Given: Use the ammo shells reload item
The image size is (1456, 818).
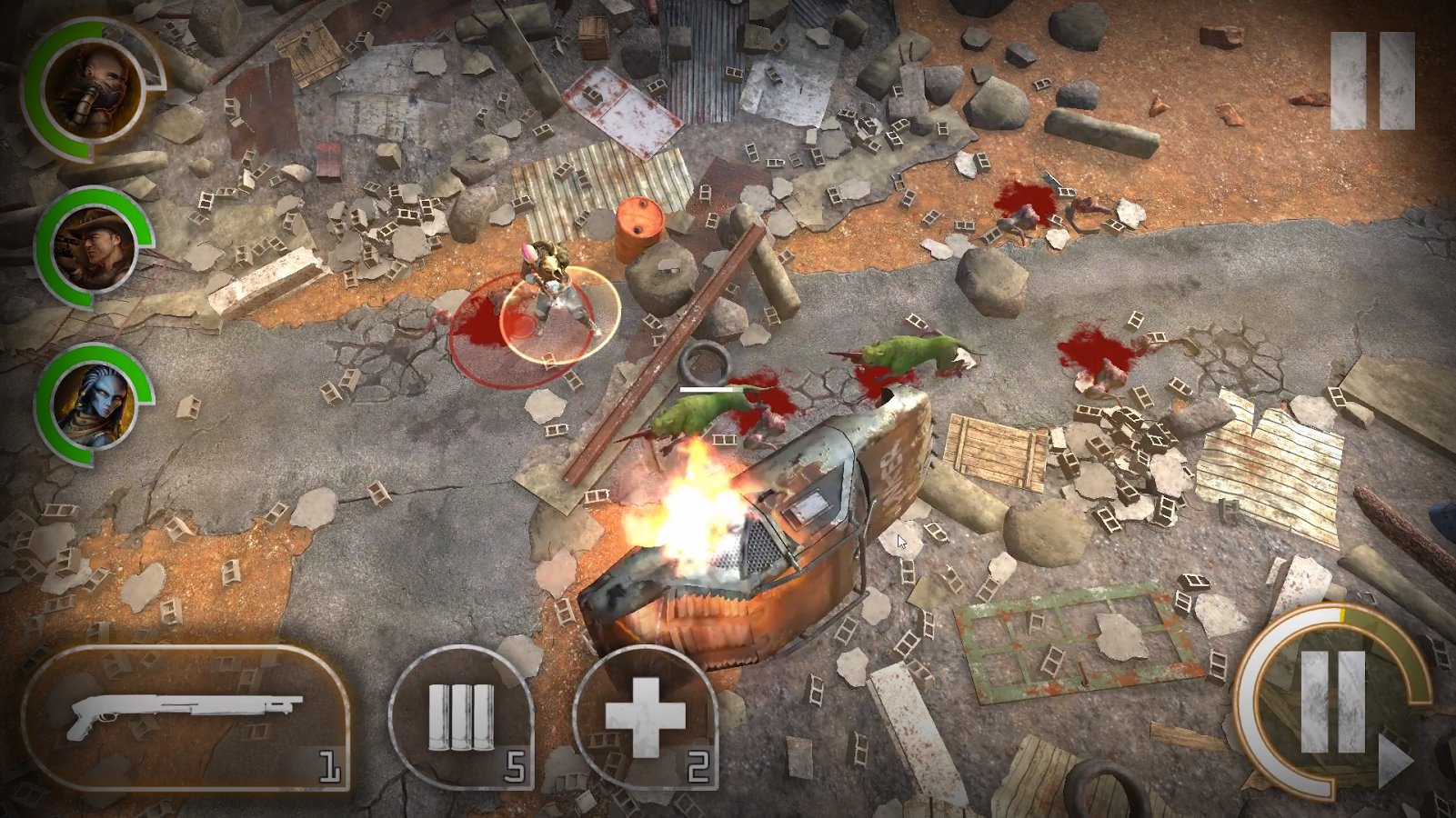Looking at the screenshot, I should tap(462, 719).
